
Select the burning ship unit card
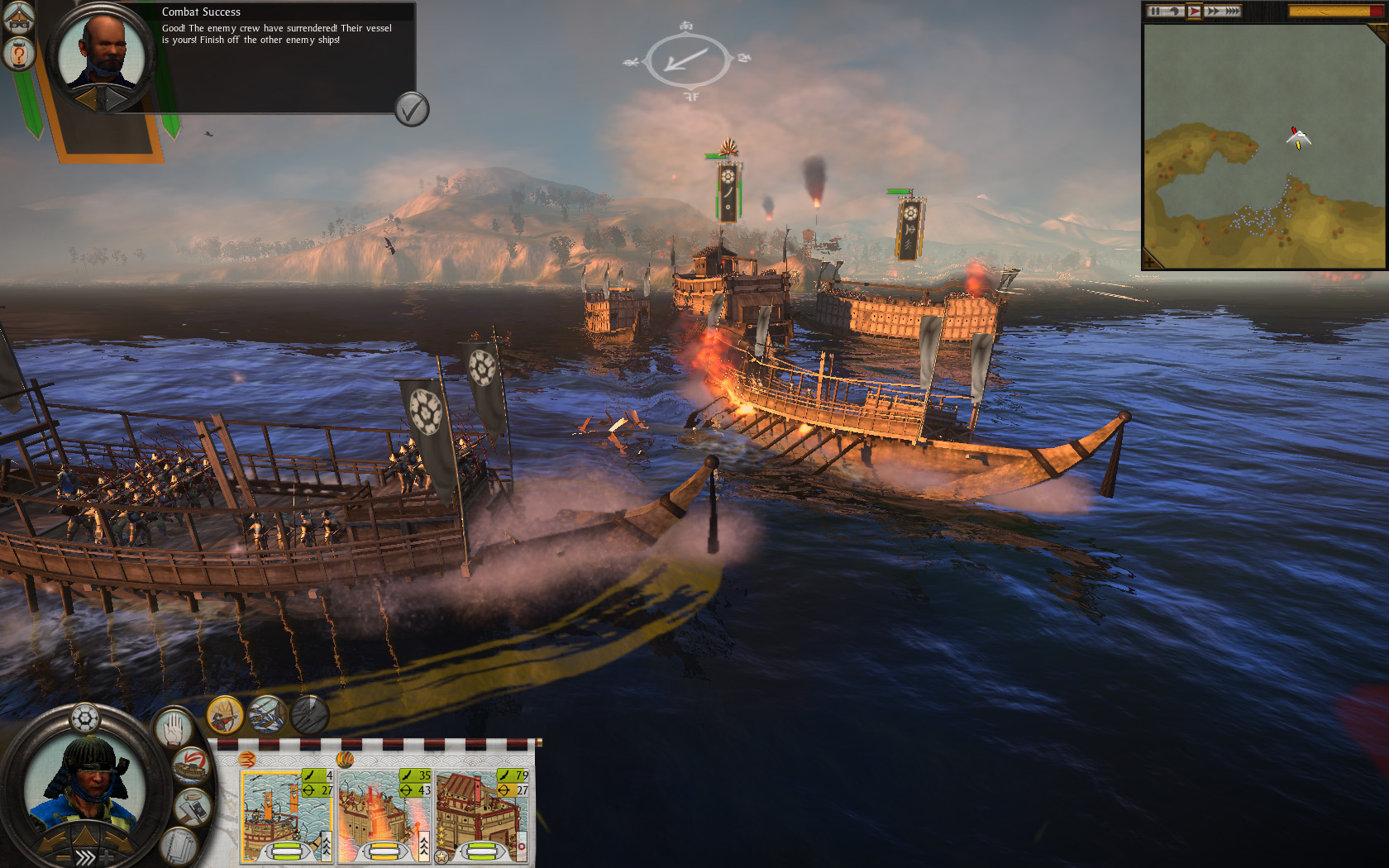[x=384, y=815]
